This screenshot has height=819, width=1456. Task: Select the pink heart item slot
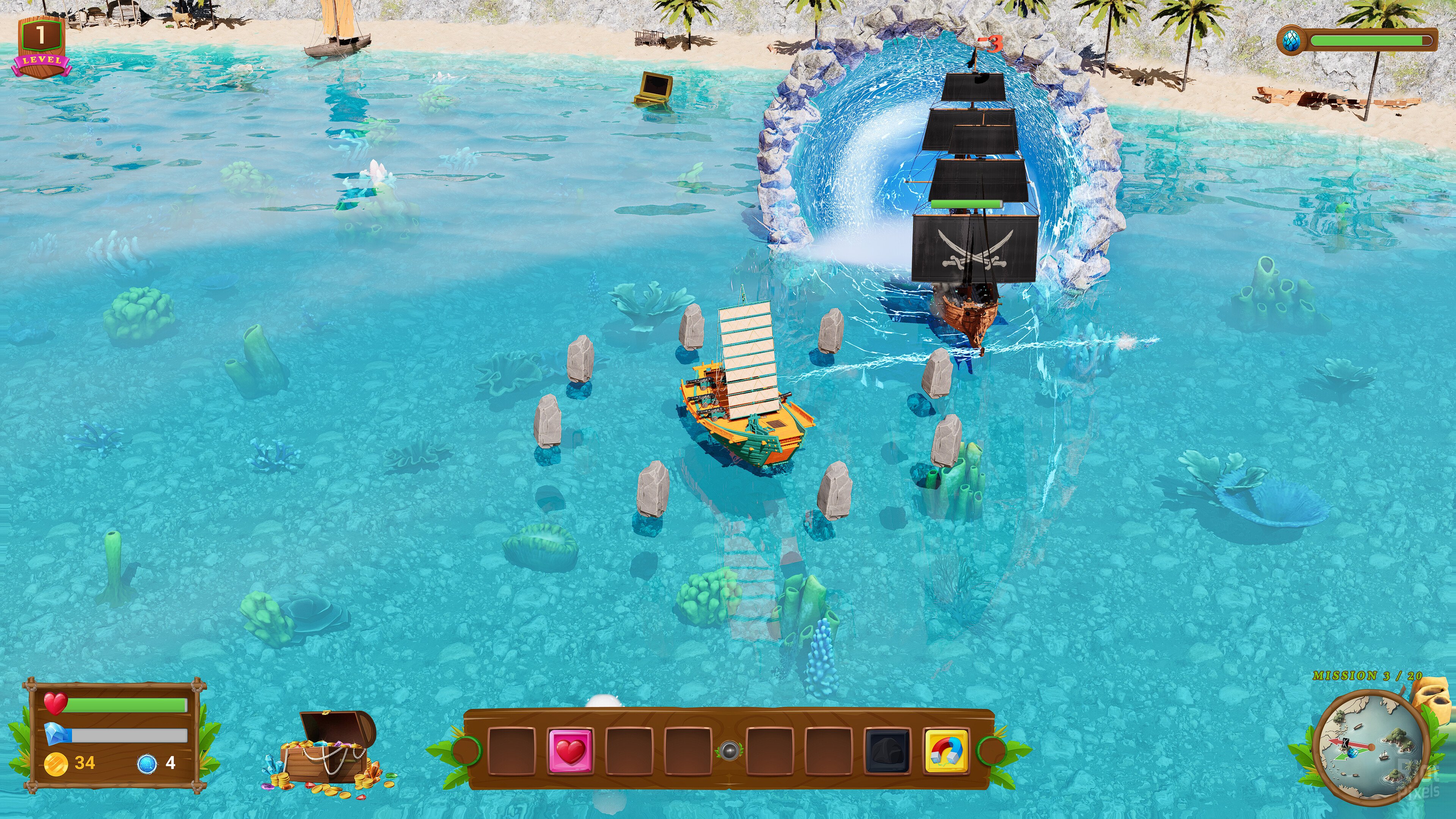click(570, 751)
